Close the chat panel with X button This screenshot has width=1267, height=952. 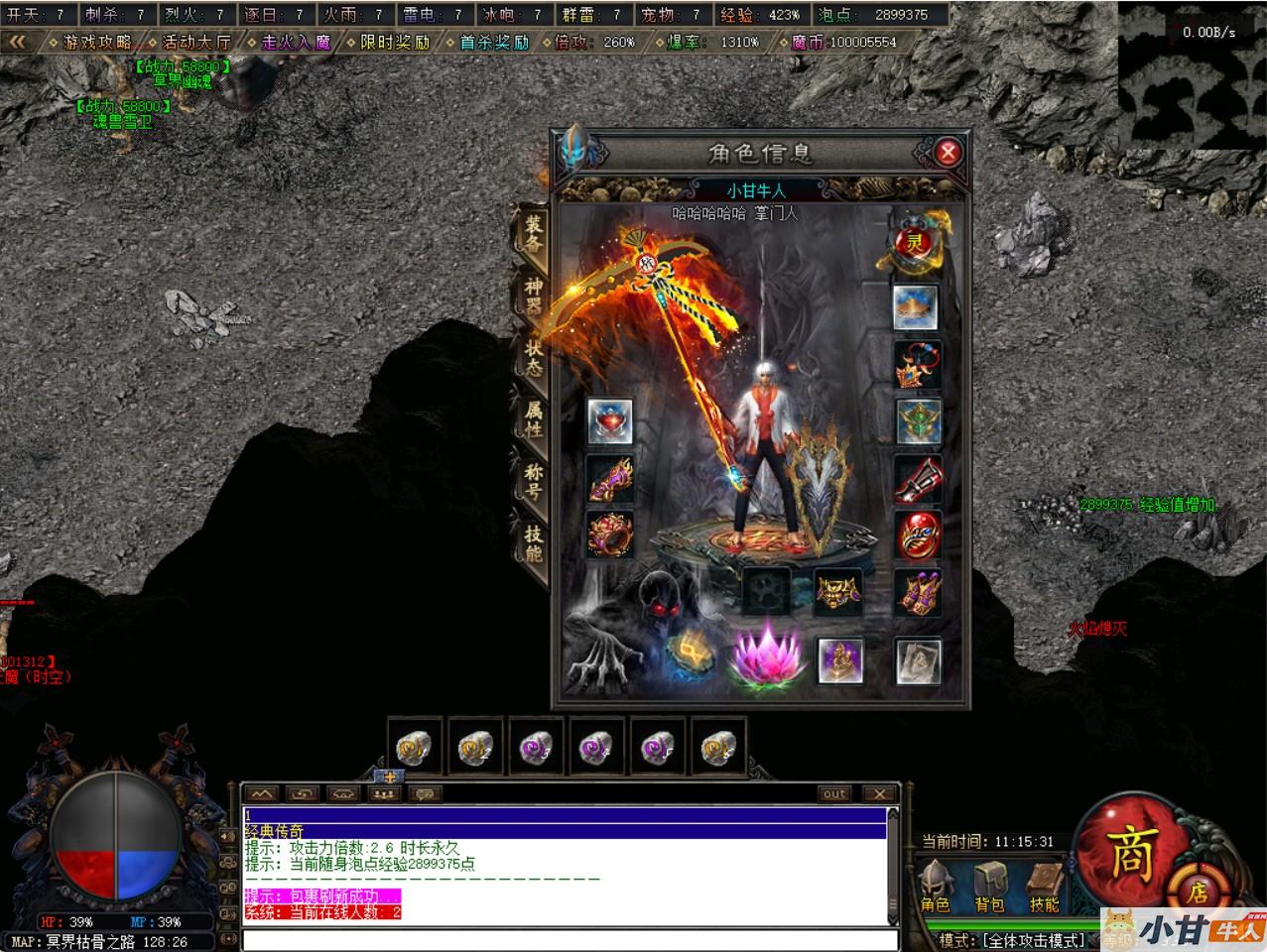tap(879, 793)
